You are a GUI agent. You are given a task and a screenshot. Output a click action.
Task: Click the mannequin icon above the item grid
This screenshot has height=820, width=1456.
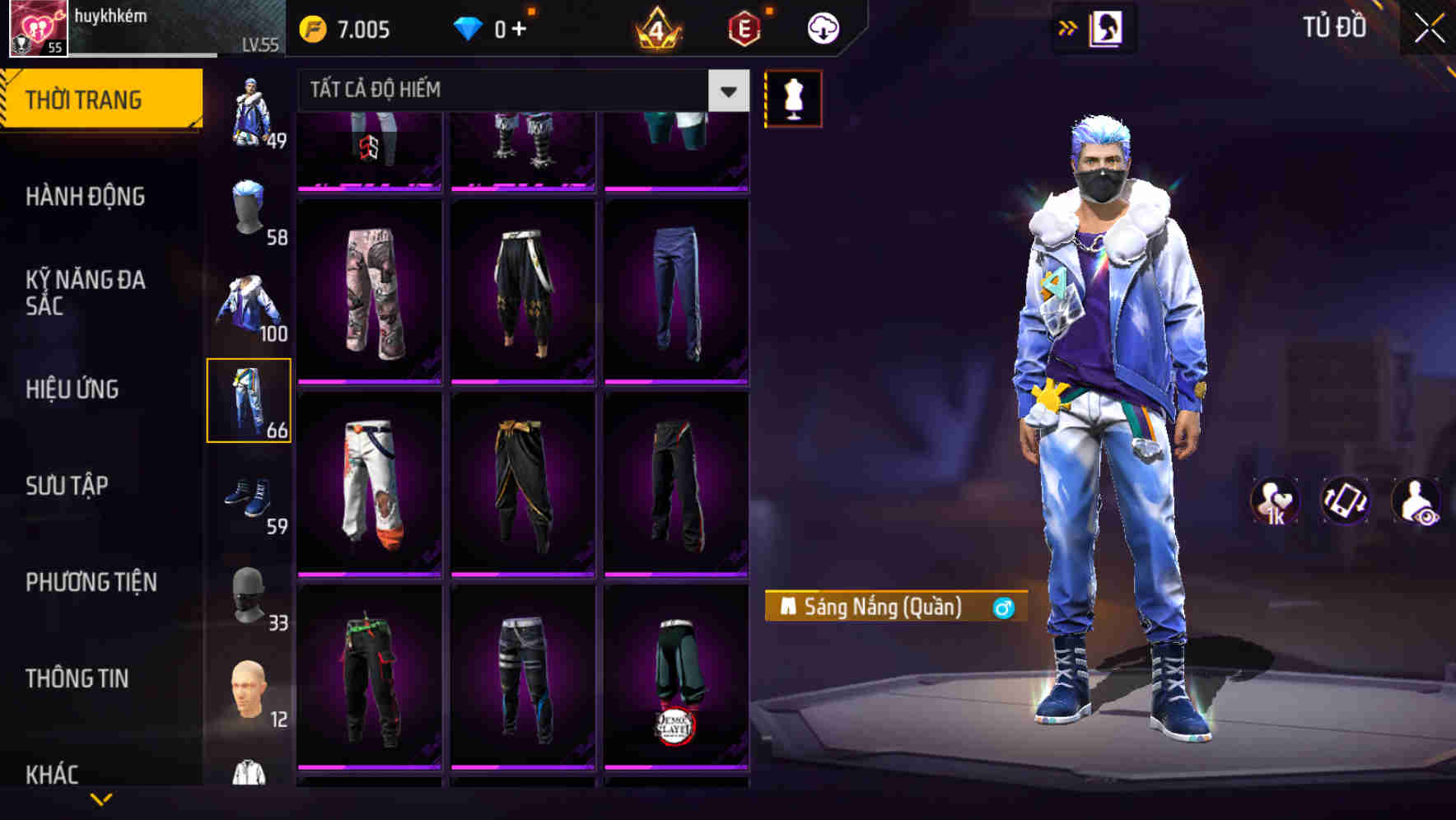792,98
